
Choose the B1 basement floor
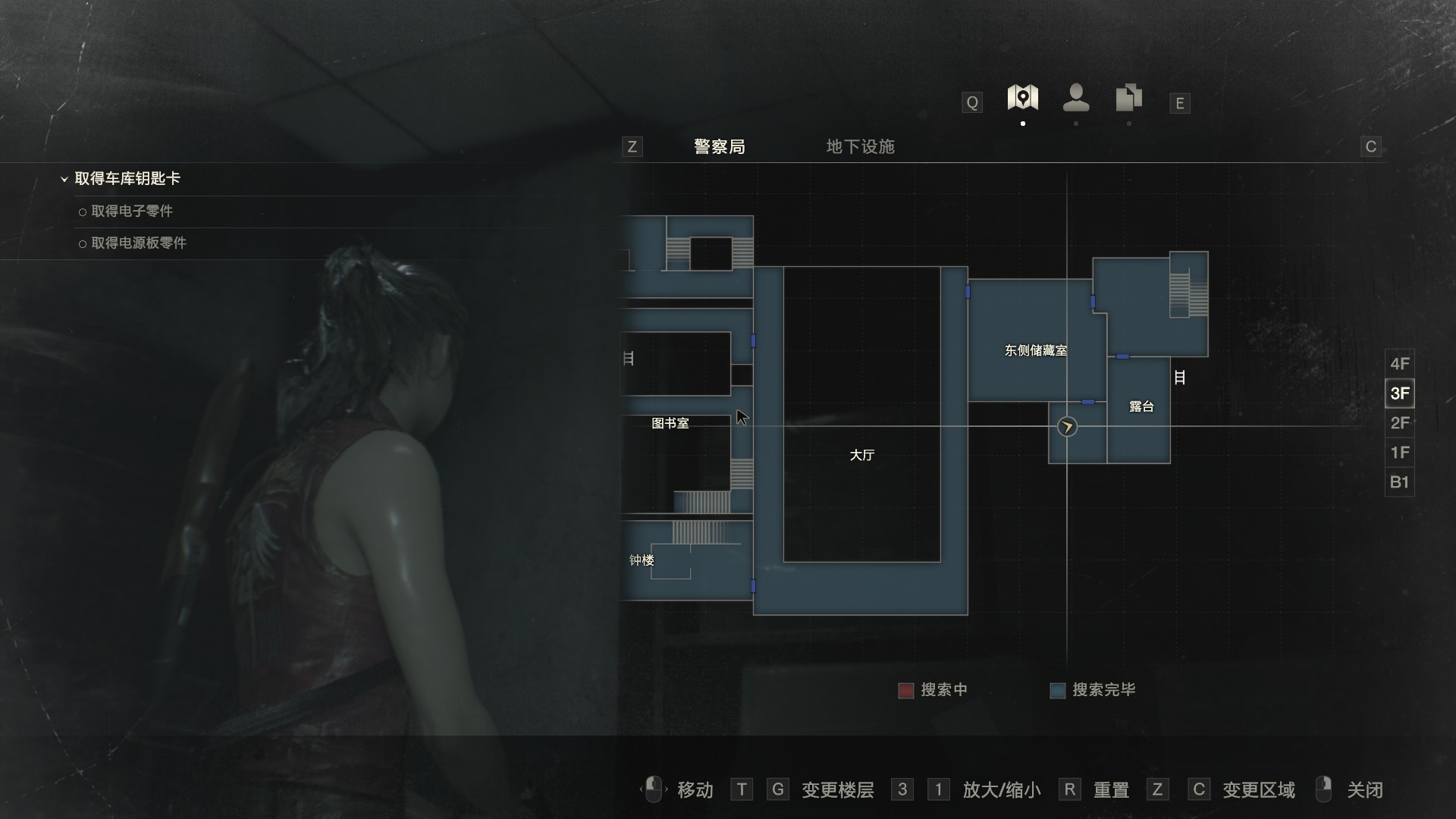pyautogui.click(x=1399, y=482)
